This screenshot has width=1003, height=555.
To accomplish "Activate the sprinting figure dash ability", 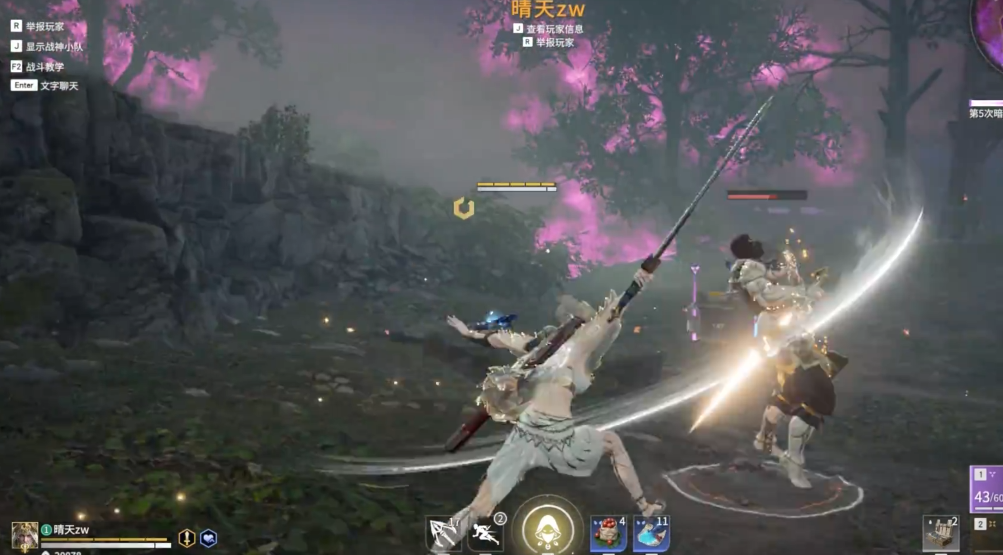I will pyautogui.click(x=486, y=533).
